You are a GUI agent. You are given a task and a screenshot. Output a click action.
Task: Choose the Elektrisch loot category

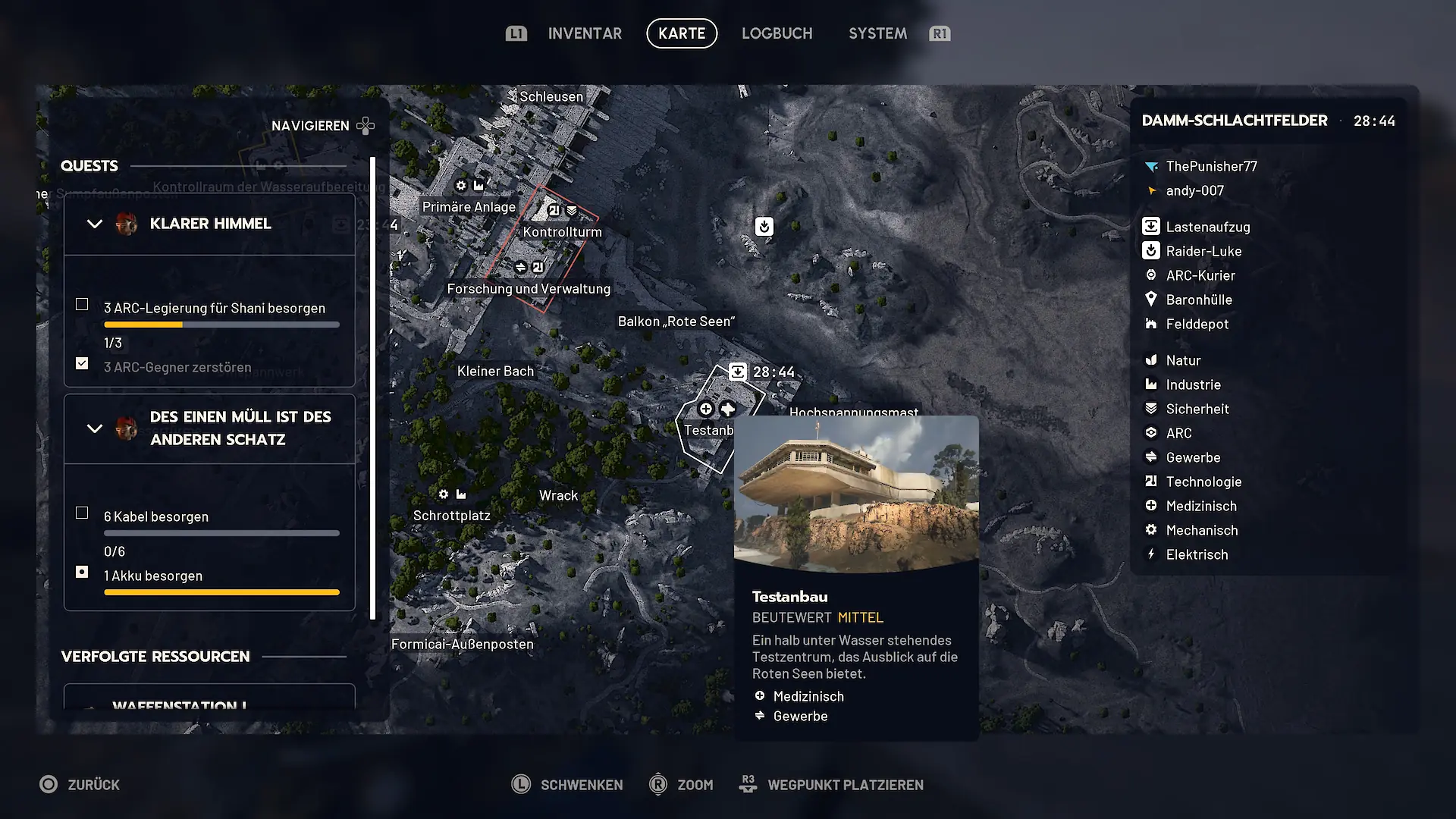pyautogui.click(x=1197, y=554)
